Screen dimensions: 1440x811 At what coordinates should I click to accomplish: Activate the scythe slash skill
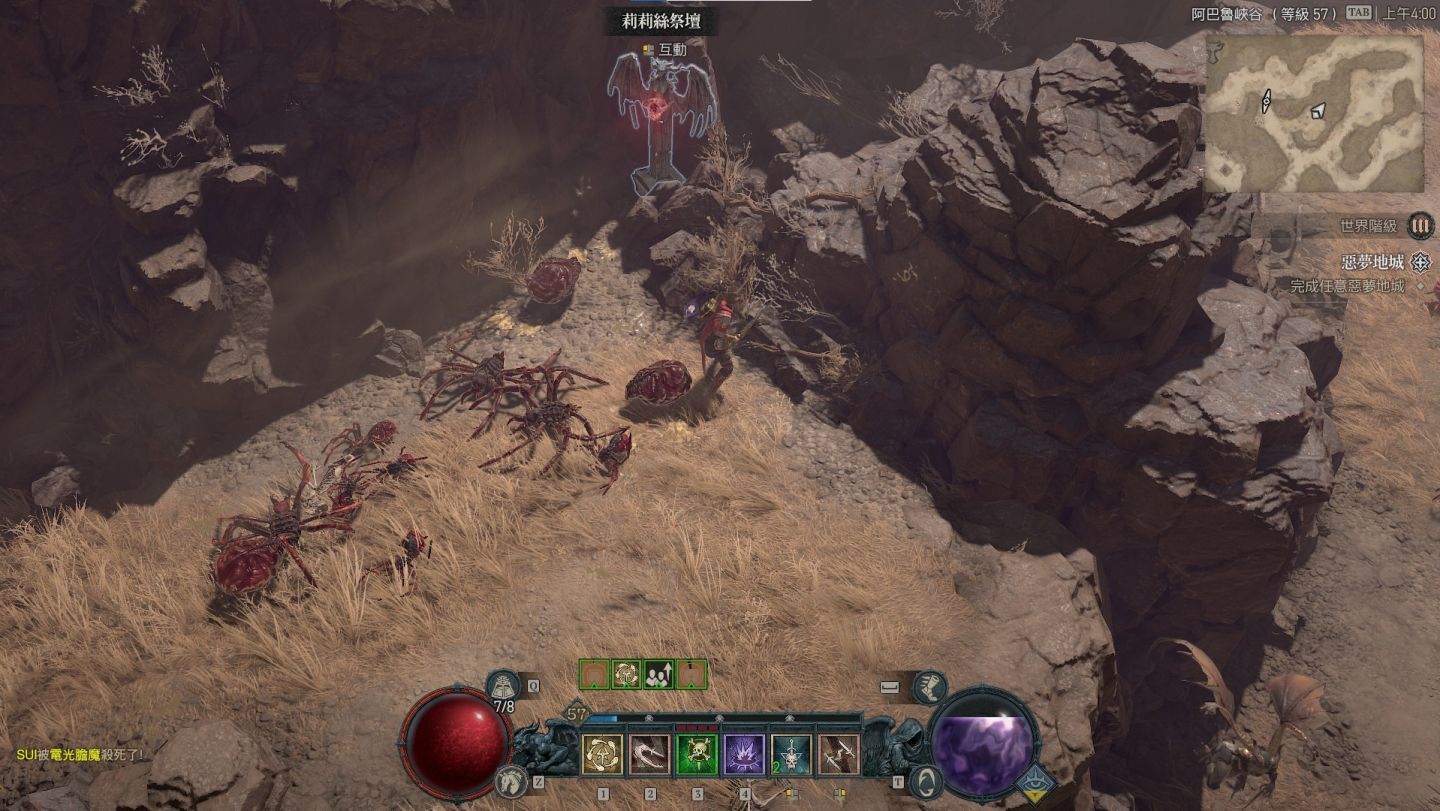click(650, 755)
